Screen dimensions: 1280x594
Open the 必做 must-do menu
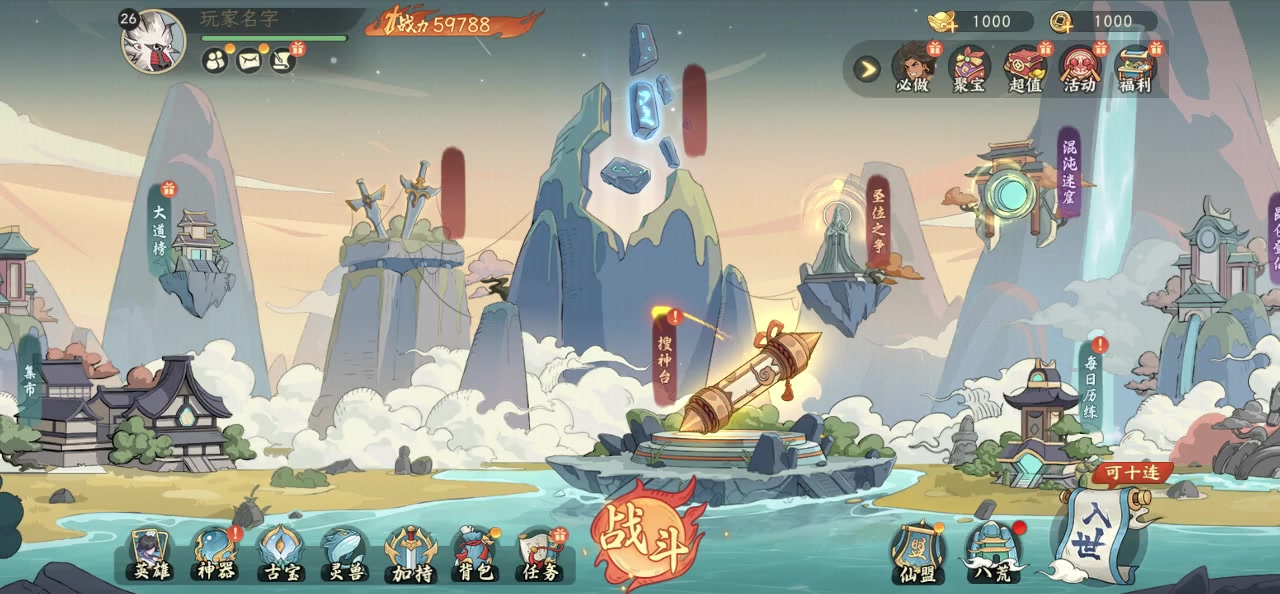(x=912, y=68)
